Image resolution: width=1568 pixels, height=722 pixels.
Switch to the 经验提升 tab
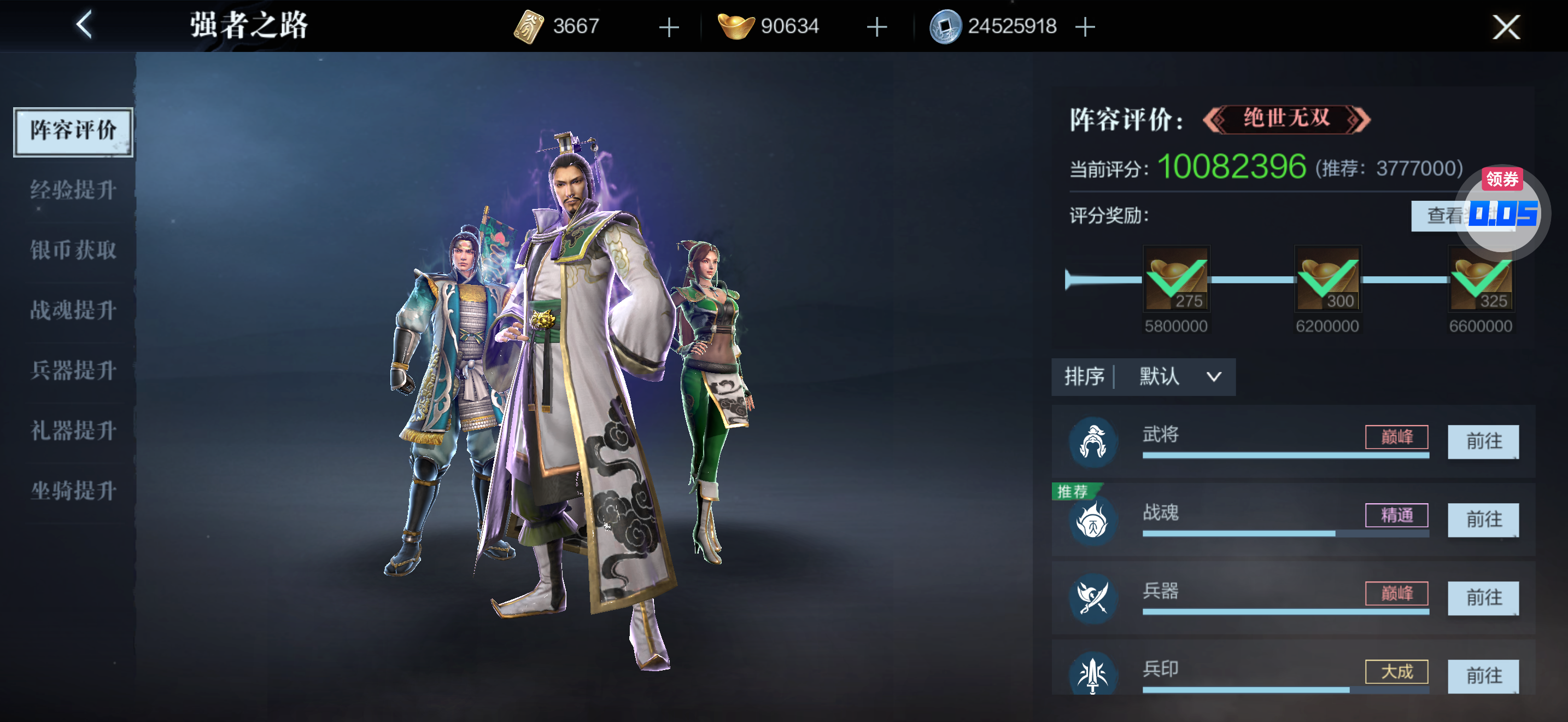[73, 190]
